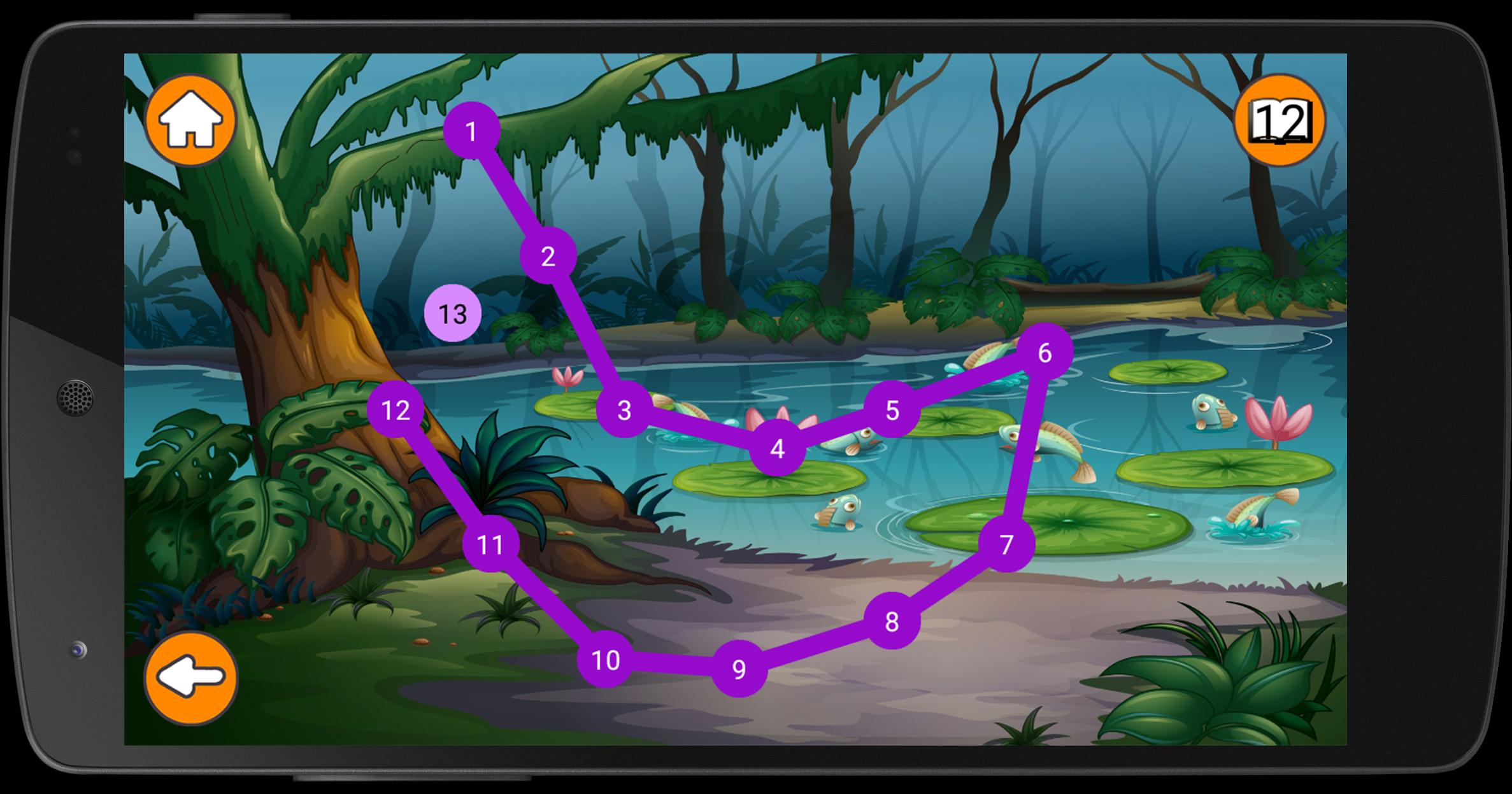Image resolution: width=1512 pixels, height=794 pixels.
Task: Click dot number 12
Action: pos(396,409)
